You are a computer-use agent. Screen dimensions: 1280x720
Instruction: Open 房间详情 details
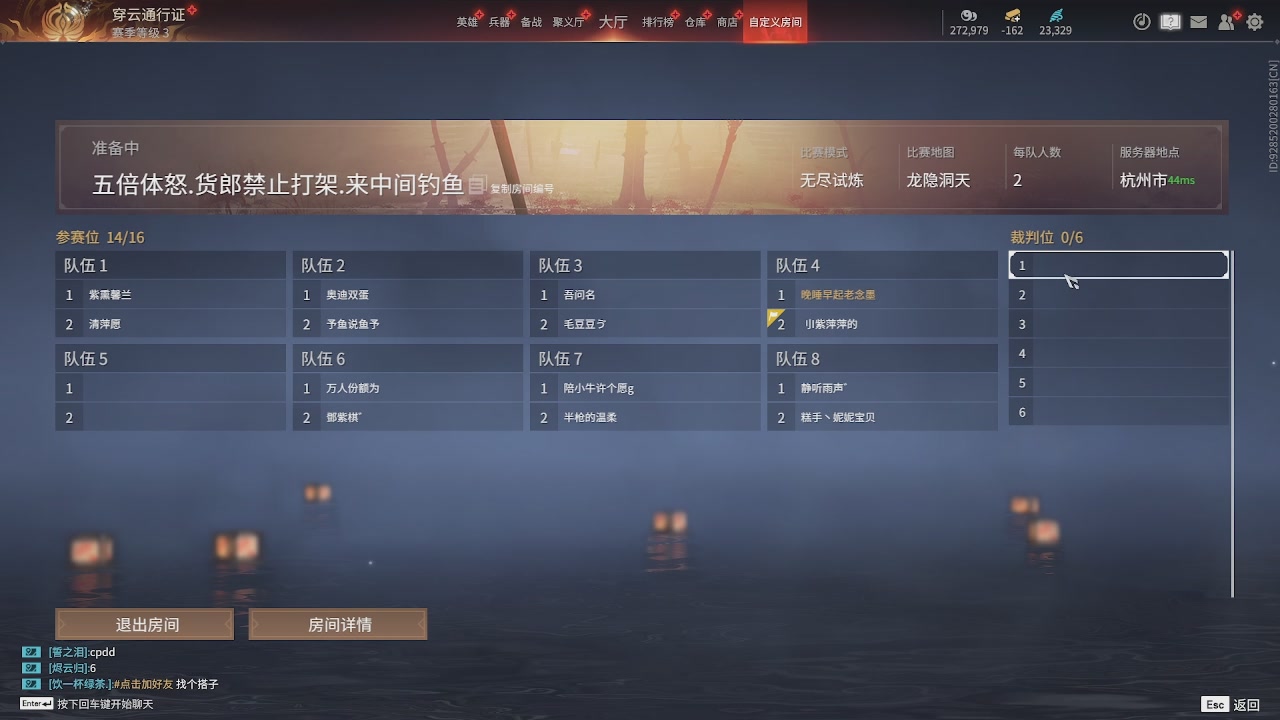tap(338, 623)
